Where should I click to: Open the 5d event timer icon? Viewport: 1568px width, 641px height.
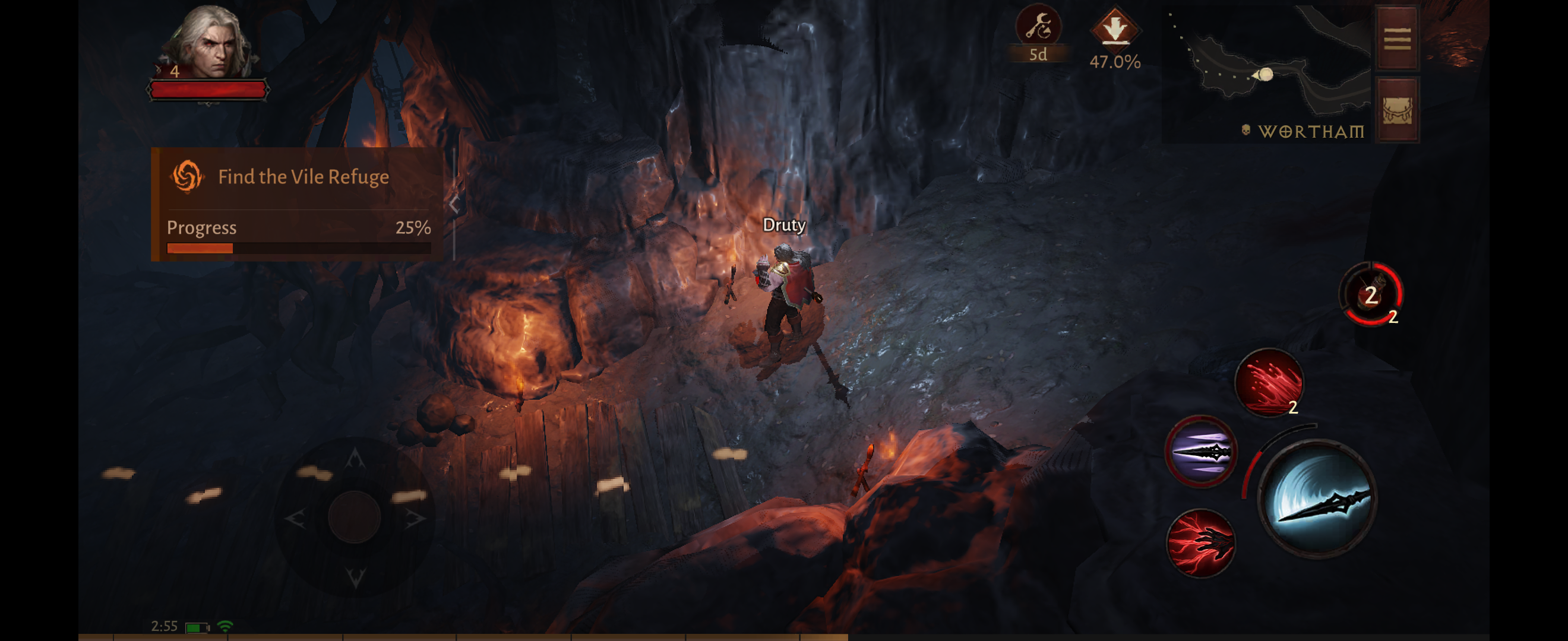click(1038, 27)
